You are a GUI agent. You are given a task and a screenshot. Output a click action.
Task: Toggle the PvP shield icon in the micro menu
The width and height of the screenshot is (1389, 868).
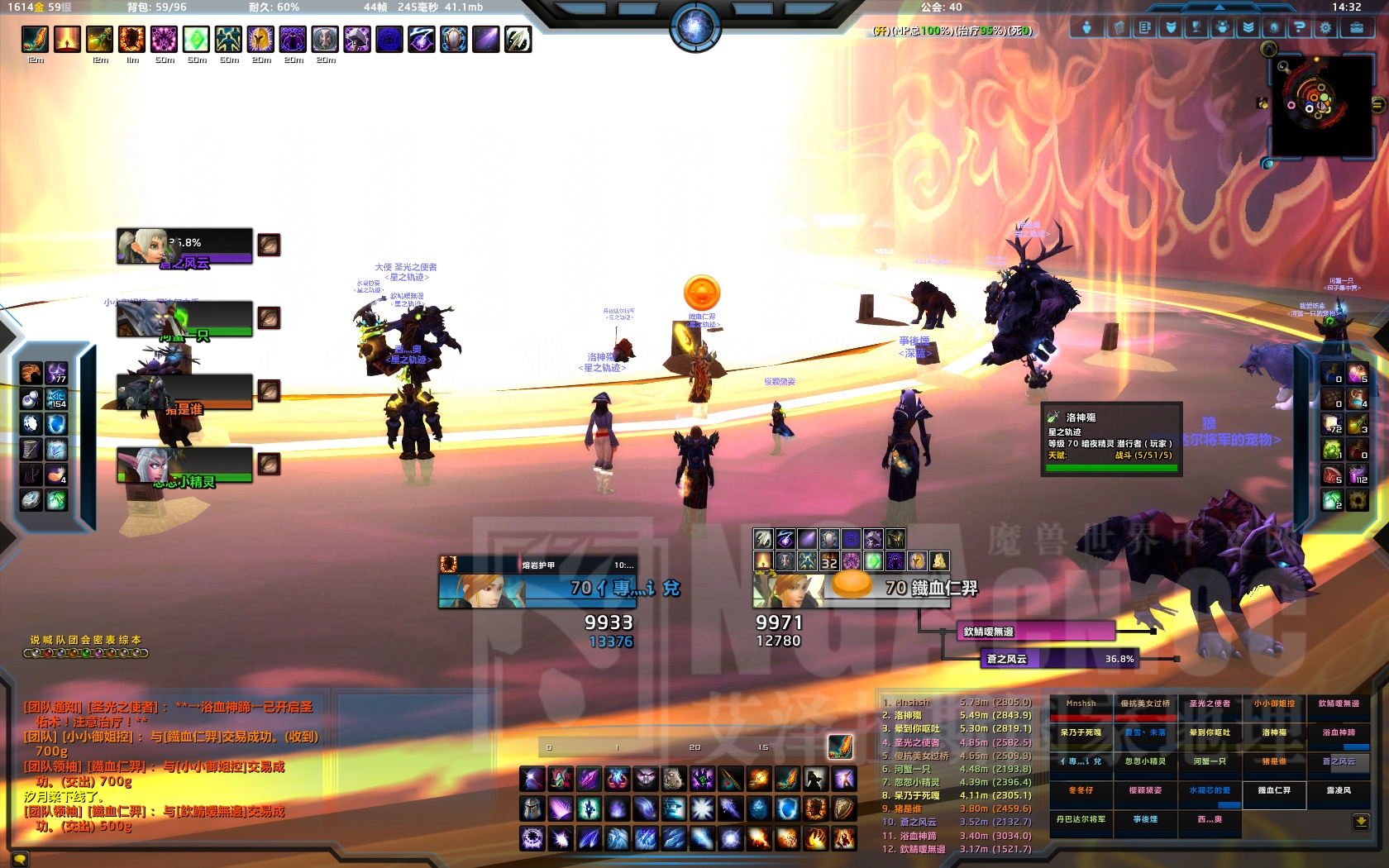(1171, 27)
